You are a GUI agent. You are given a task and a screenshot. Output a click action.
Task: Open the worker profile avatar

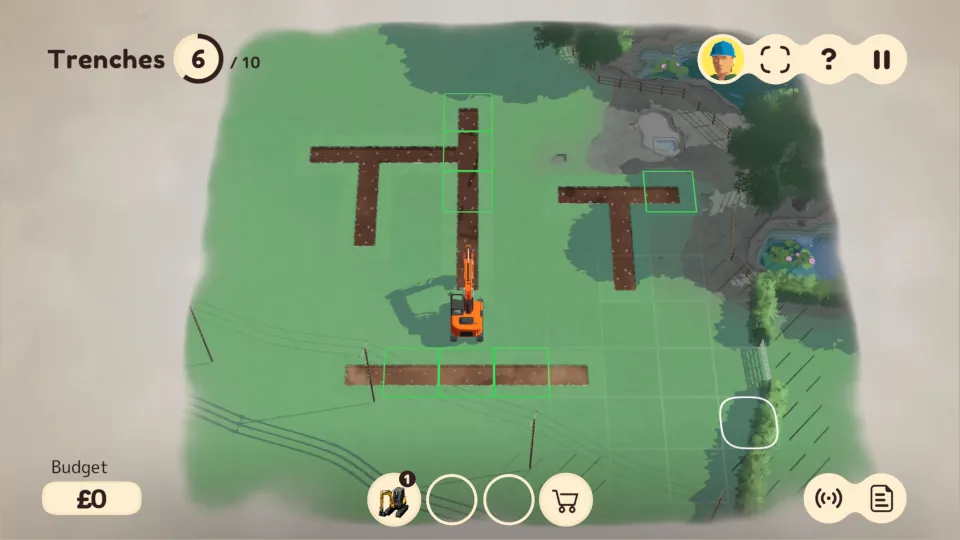point(723,58)
